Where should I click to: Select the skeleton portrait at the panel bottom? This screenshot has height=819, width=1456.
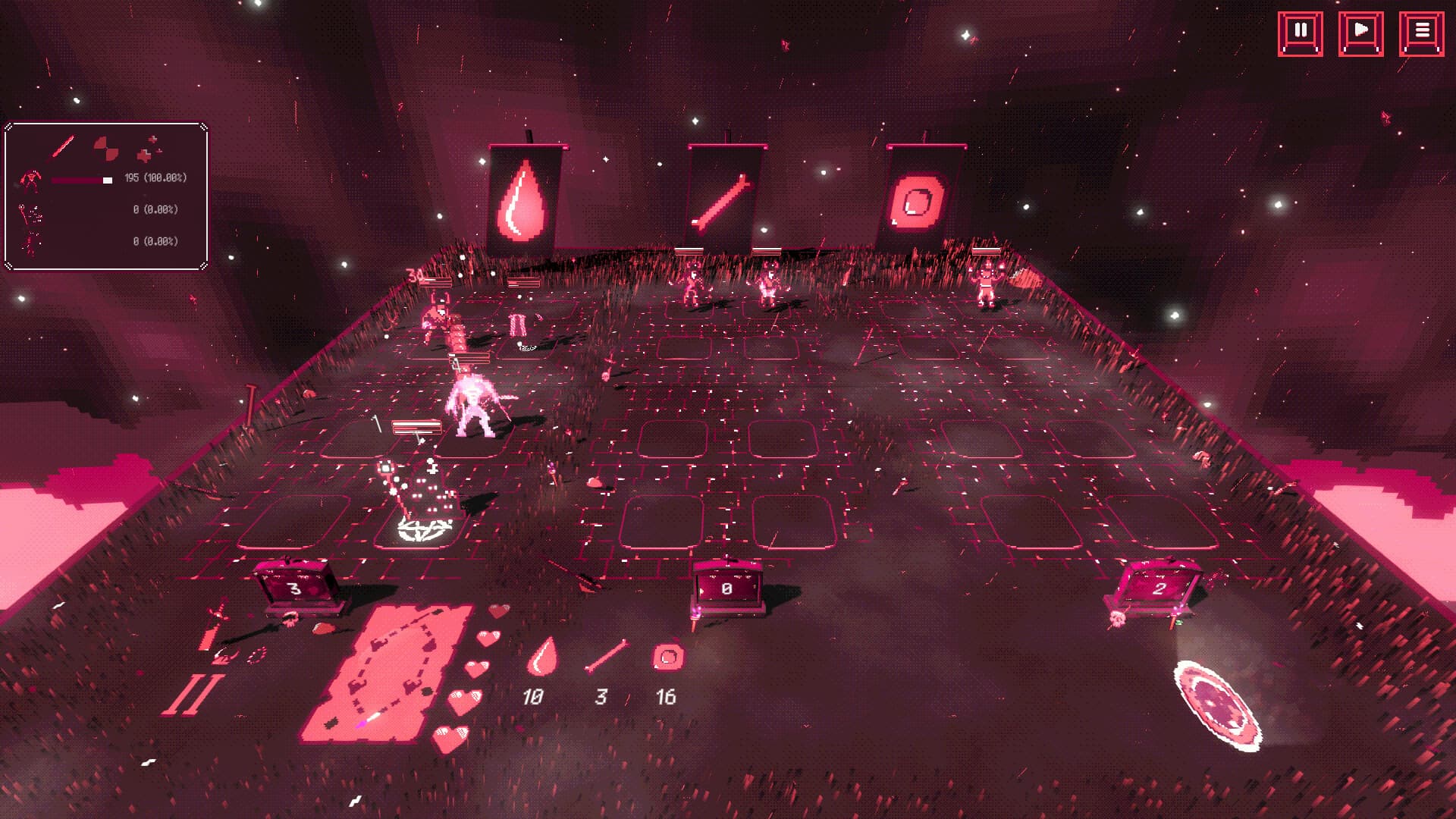pos(30,243)
